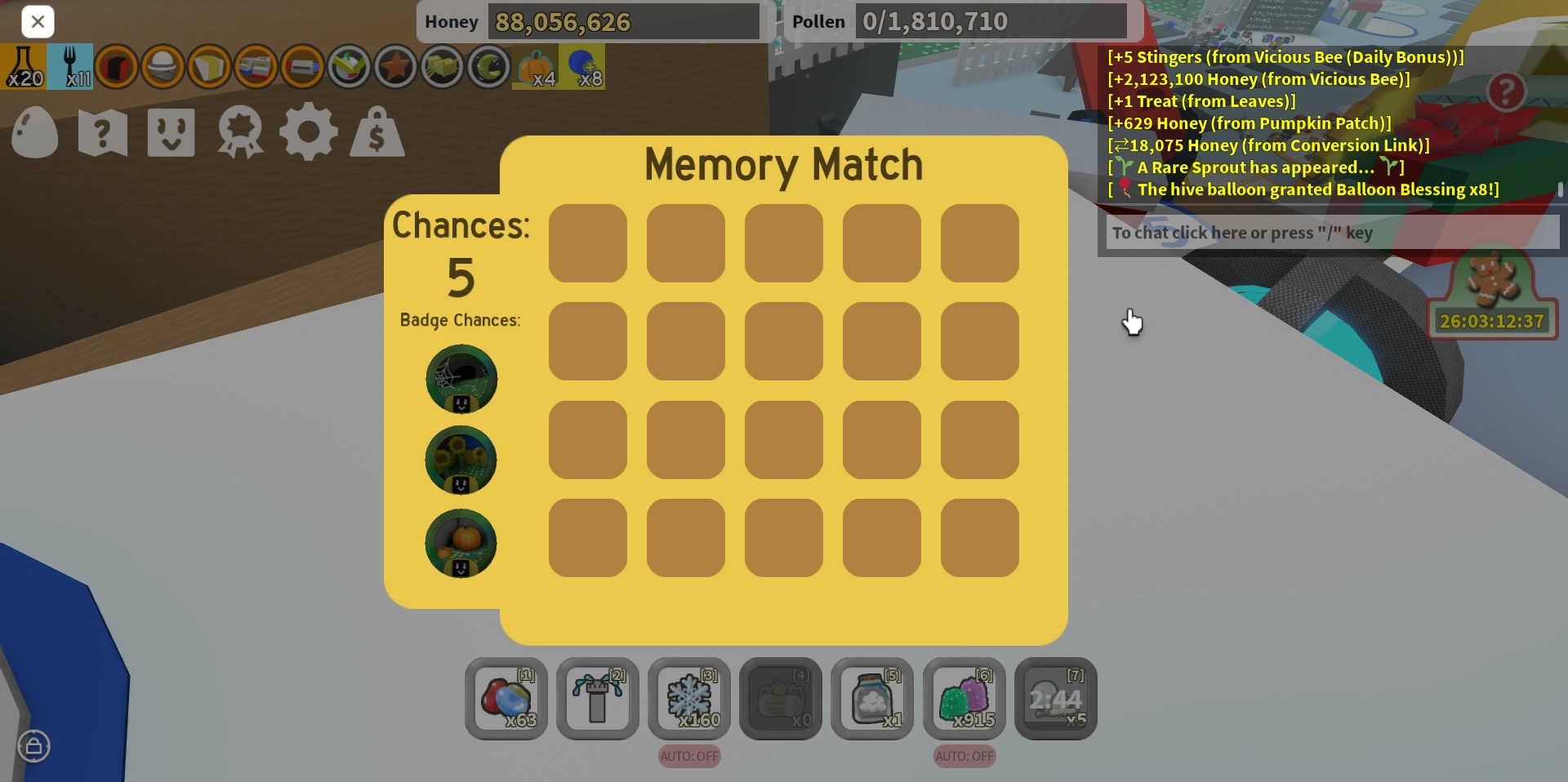
Task: Open the Settings gear
Action: click(x=308, y=132)
